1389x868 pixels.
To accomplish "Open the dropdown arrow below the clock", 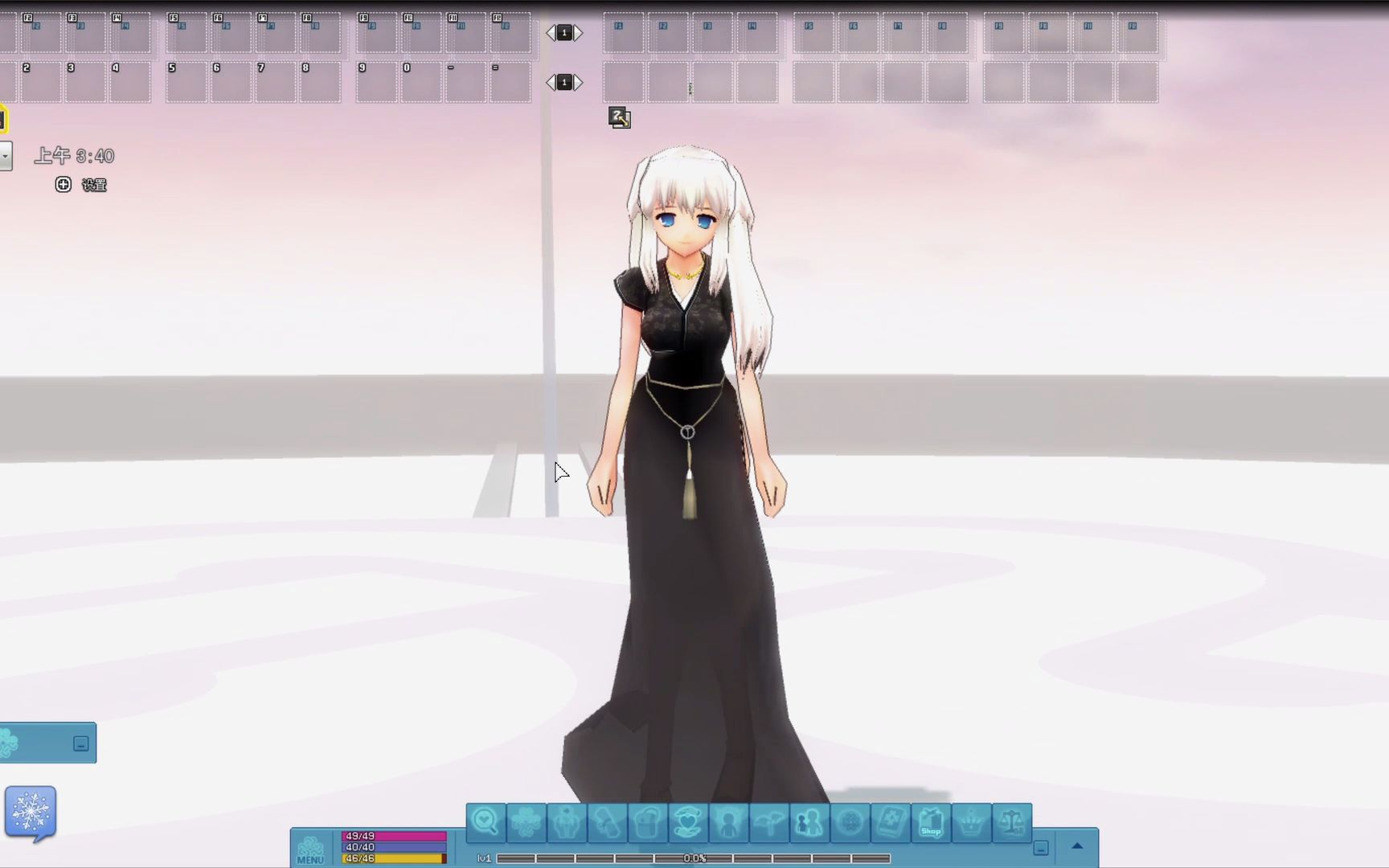I will (6, 156).
